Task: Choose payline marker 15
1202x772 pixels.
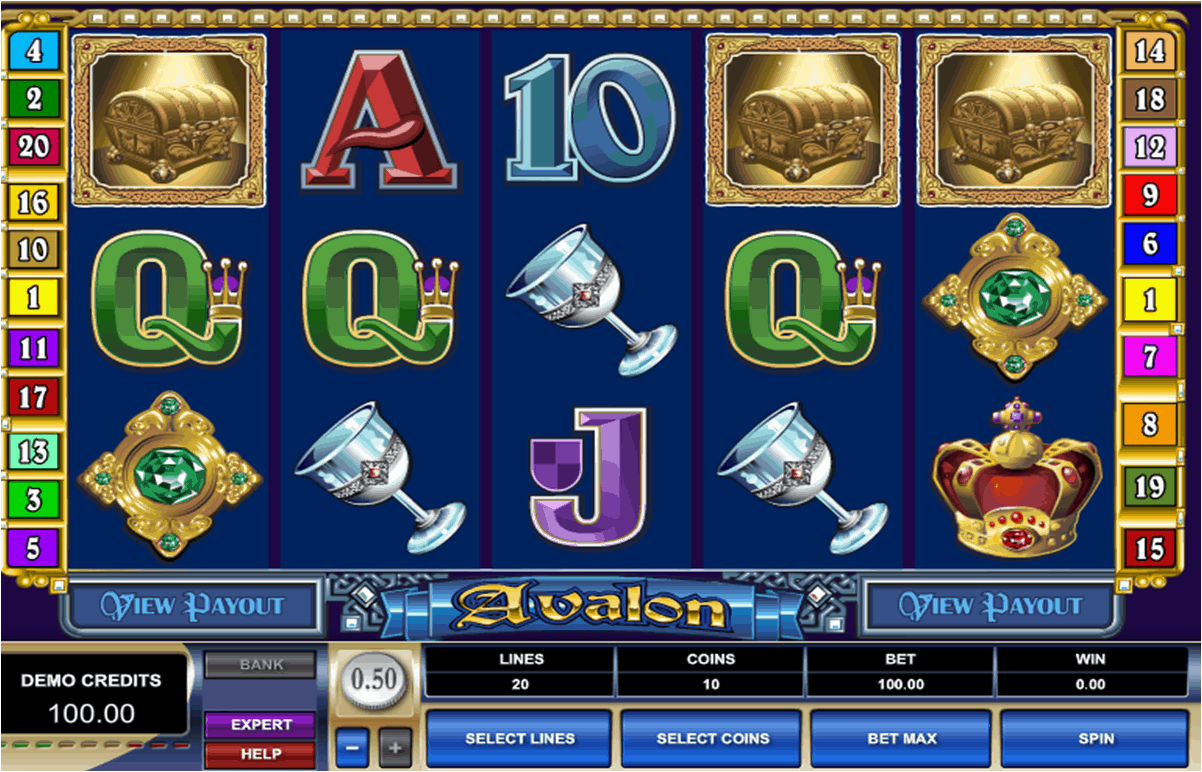Action: point(1149,548)
